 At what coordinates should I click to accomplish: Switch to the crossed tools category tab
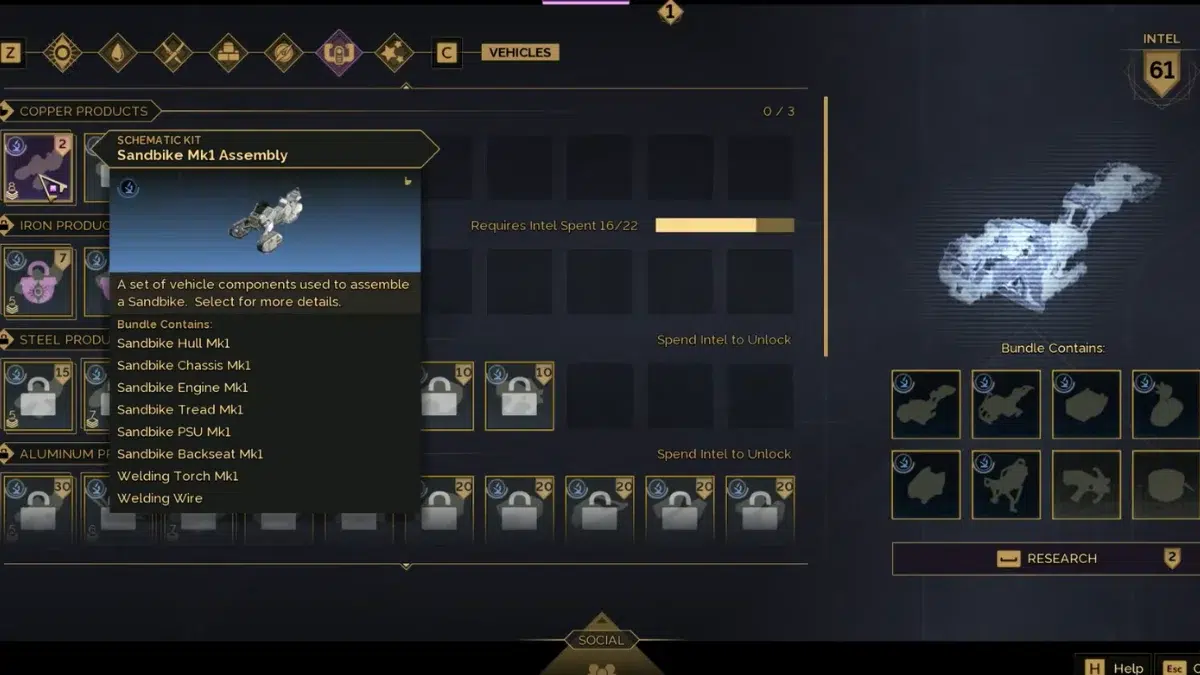pyautogui.click(x=173, y=53)
